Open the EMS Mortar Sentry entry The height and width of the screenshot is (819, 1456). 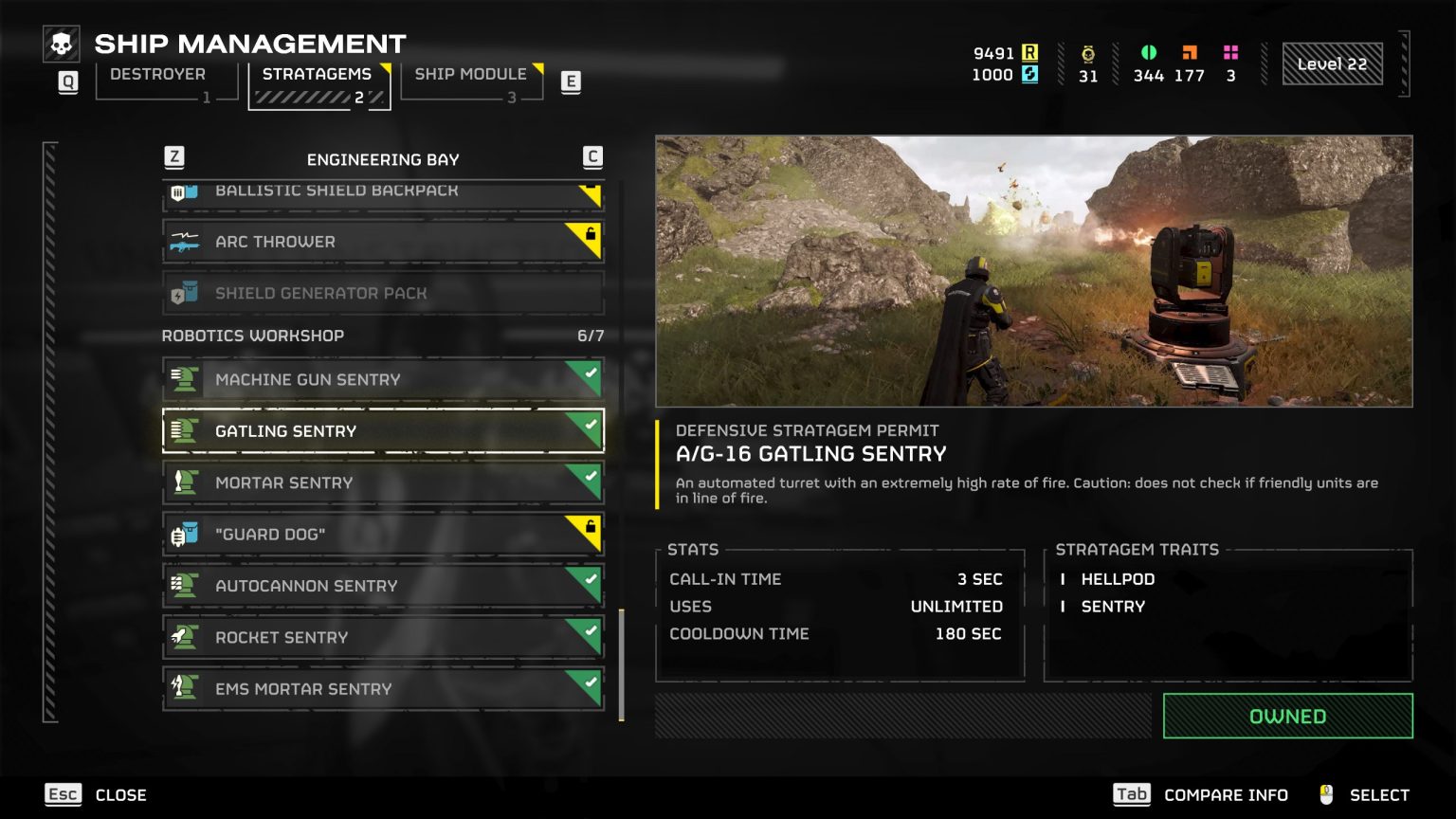pyautogui.click(x=383, y=690)
